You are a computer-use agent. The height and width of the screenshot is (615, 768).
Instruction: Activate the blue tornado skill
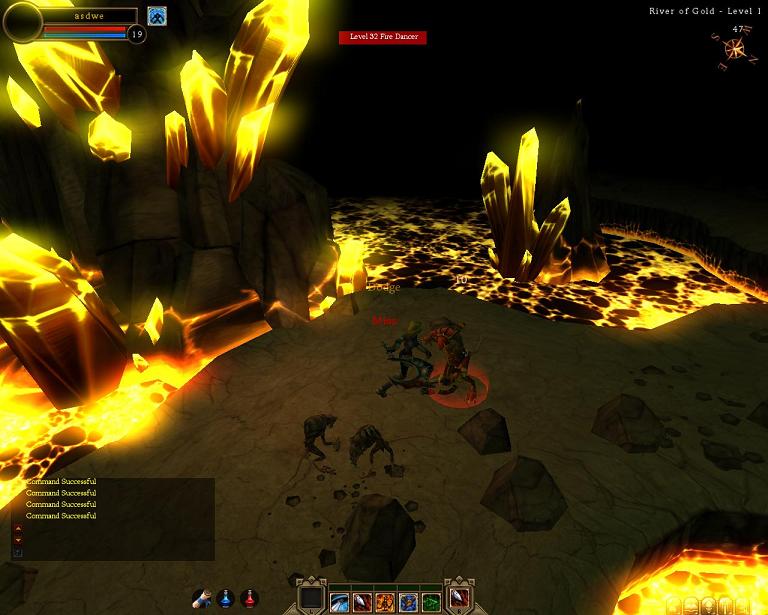coord(341,602)
